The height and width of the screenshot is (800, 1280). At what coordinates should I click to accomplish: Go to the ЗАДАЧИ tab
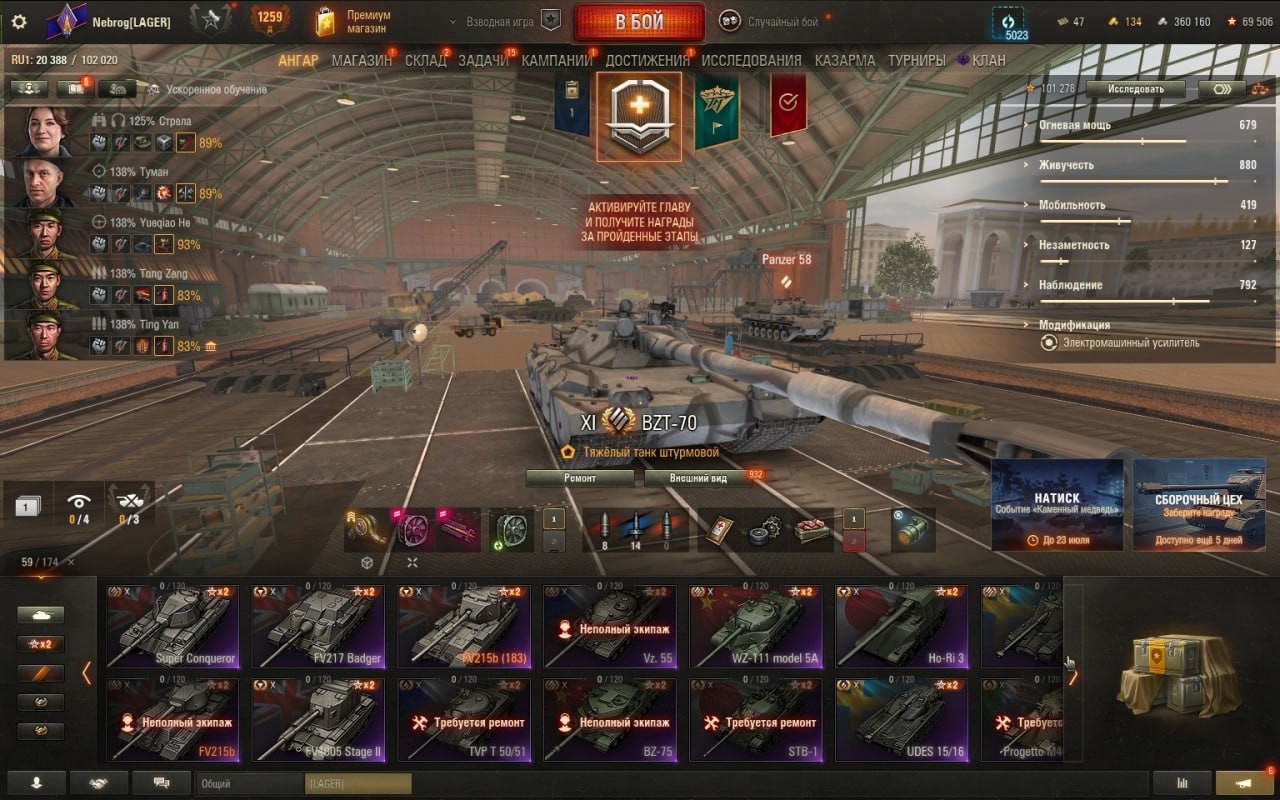coord(483,60)
